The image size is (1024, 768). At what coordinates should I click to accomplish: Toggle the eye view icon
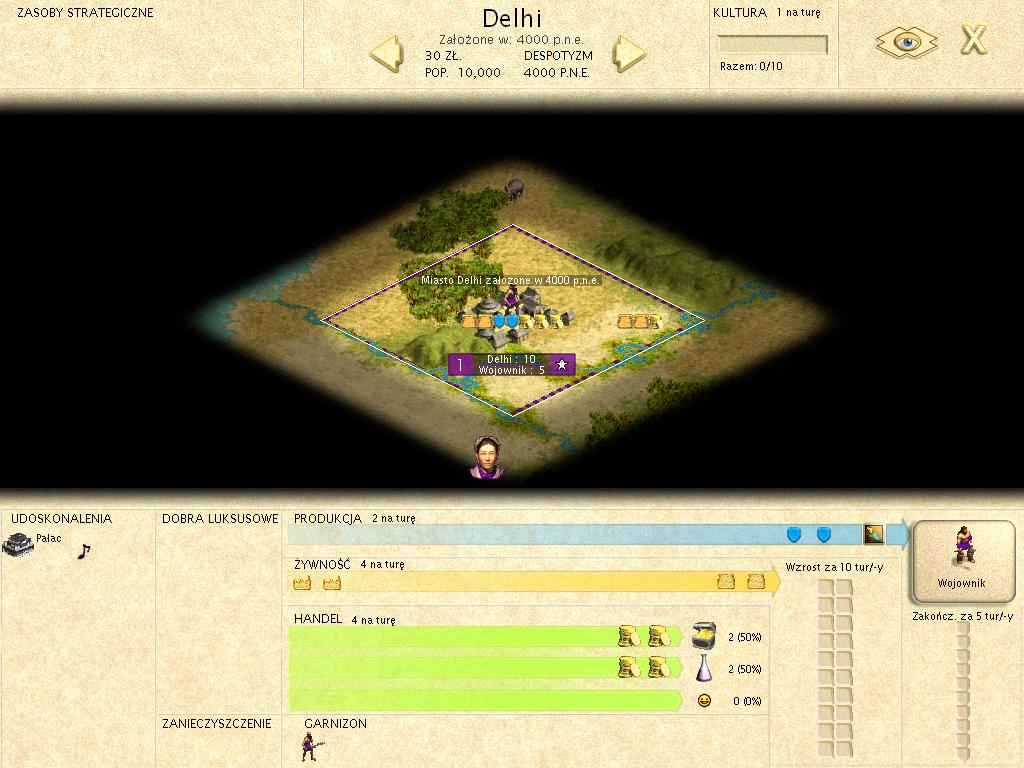(x=906, y=42)
